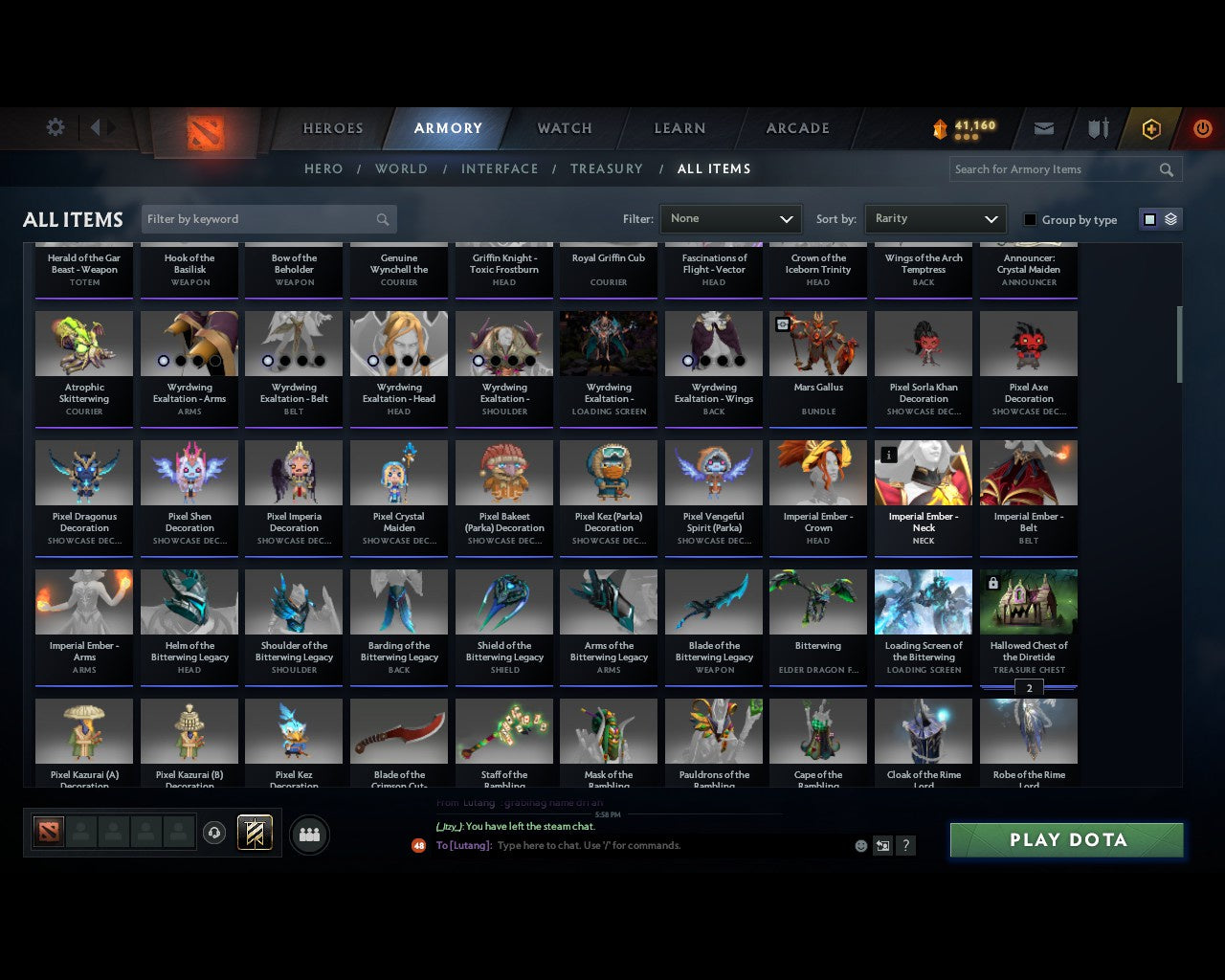The height and width of the screenshot is (980, 1225).
Task: Enable the Group by type checkbox
Action: click(x=1030, y=219)
